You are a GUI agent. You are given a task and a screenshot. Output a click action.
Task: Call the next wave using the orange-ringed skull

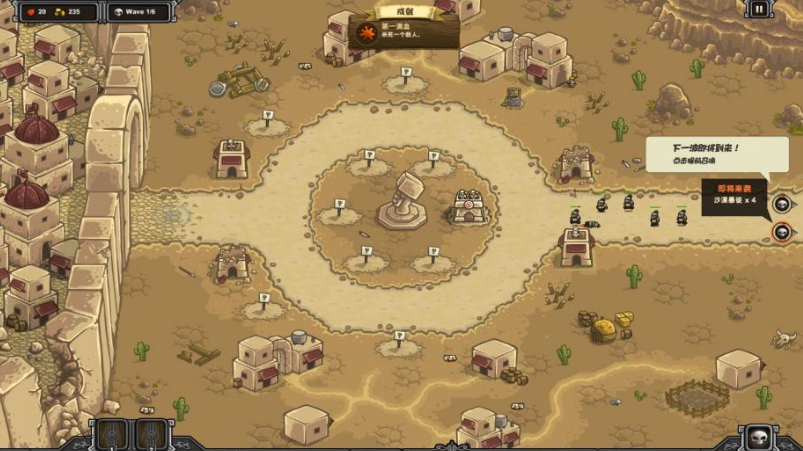click(x=782, y=232)
